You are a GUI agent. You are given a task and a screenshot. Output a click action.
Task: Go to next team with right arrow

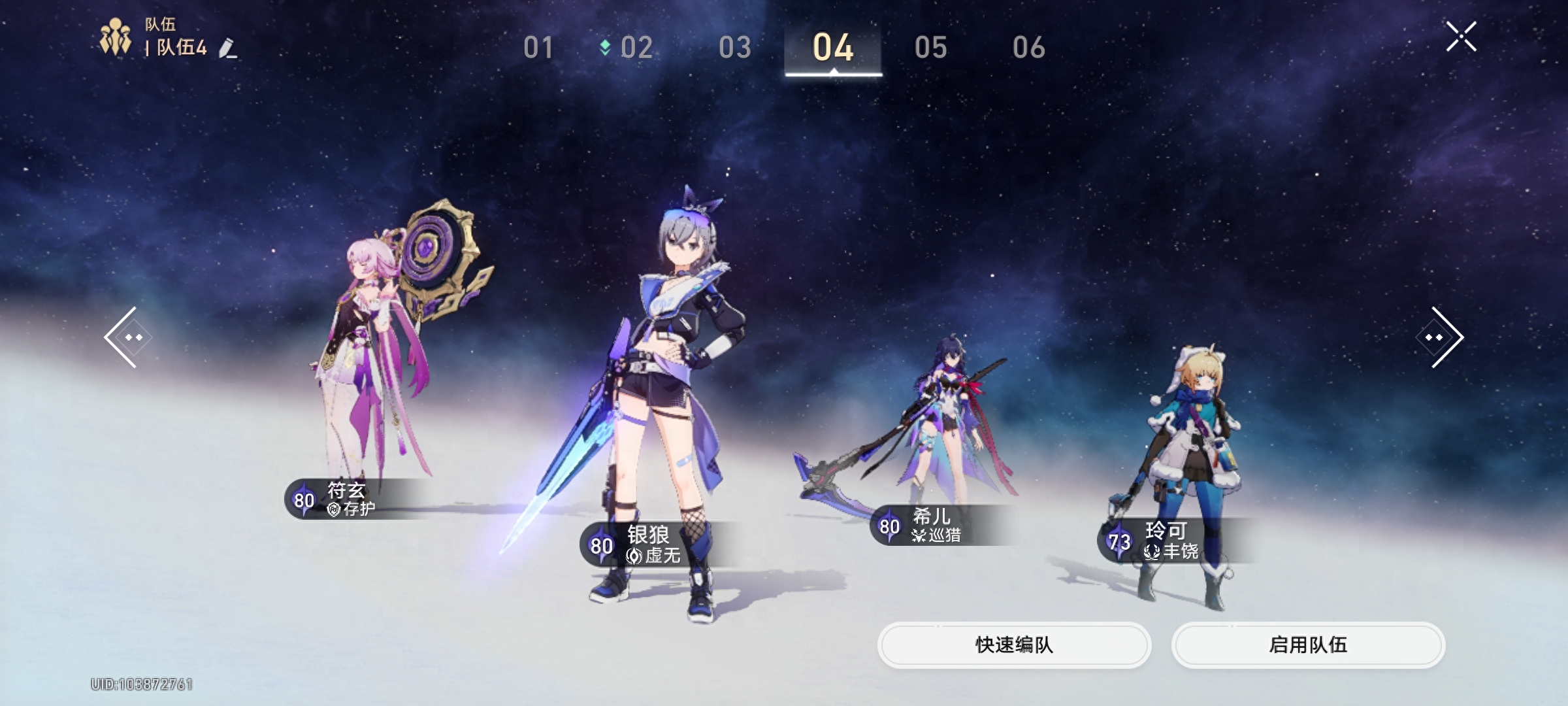pos(1443,337)
